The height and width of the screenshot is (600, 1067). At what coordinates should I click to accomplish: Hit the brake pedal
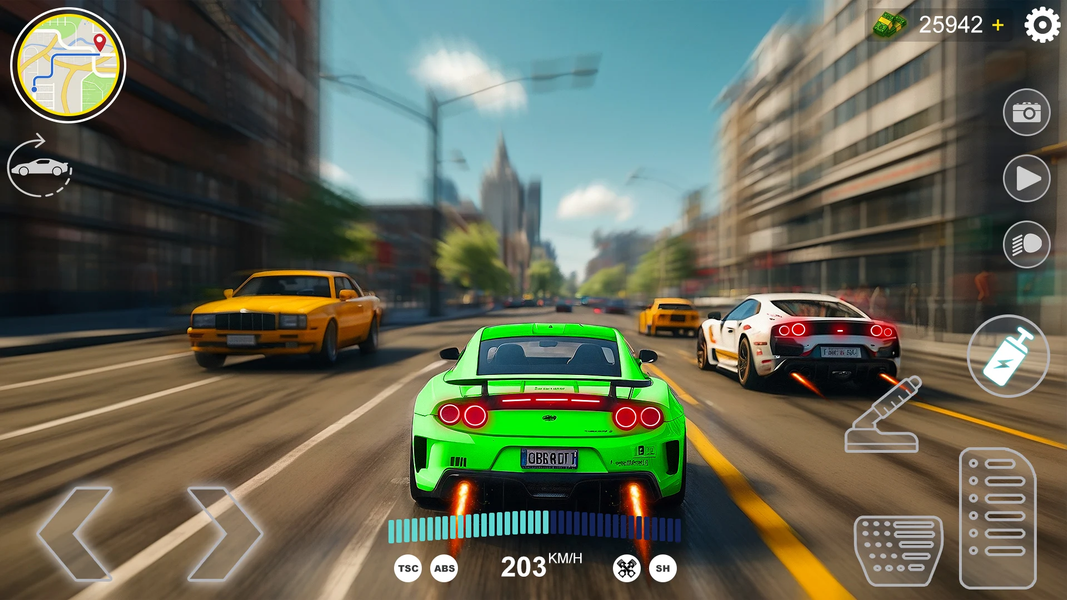point(897,549)
